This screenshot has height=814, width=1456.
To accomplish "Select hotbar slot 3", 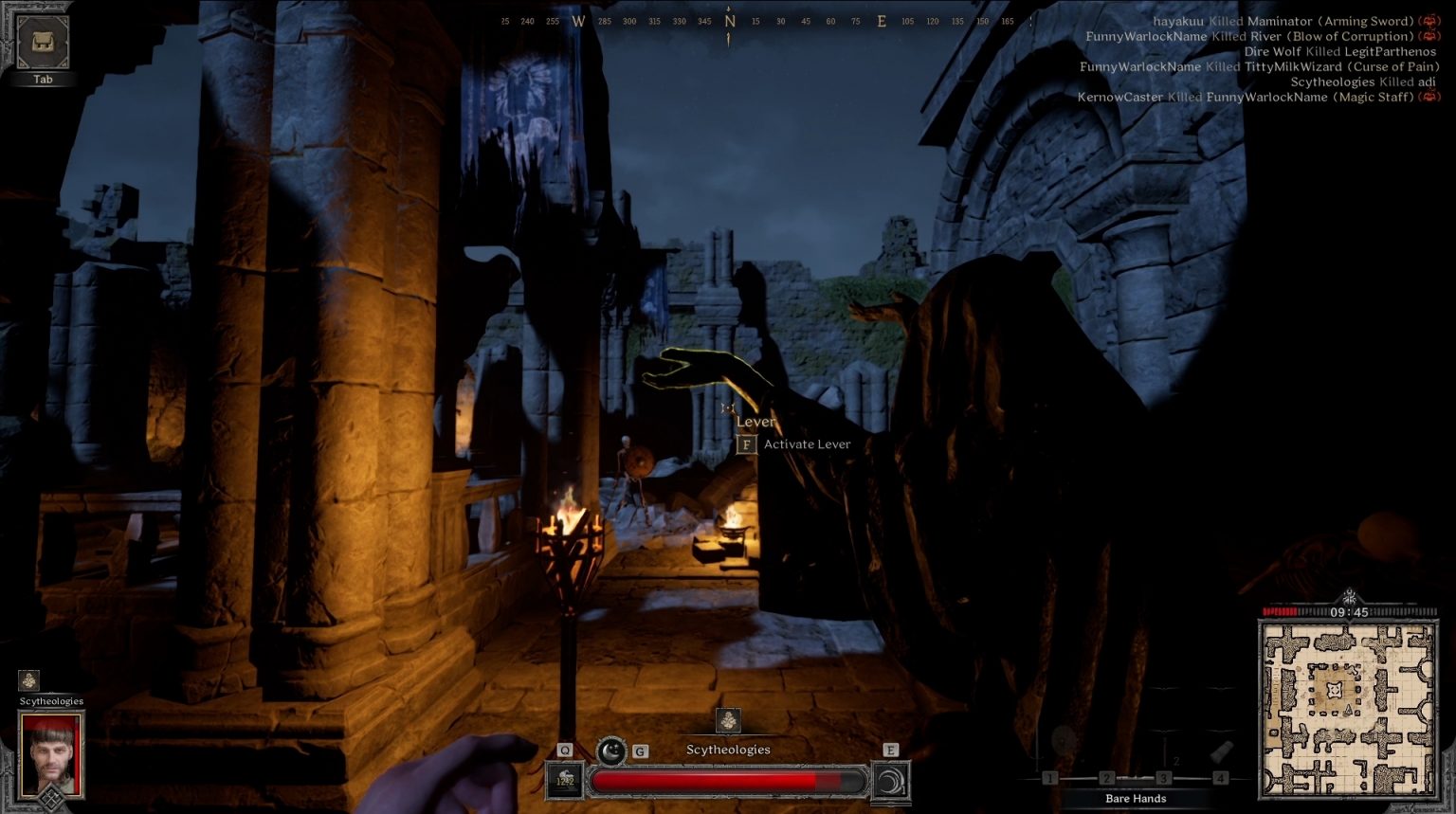I will point(1163,778).
